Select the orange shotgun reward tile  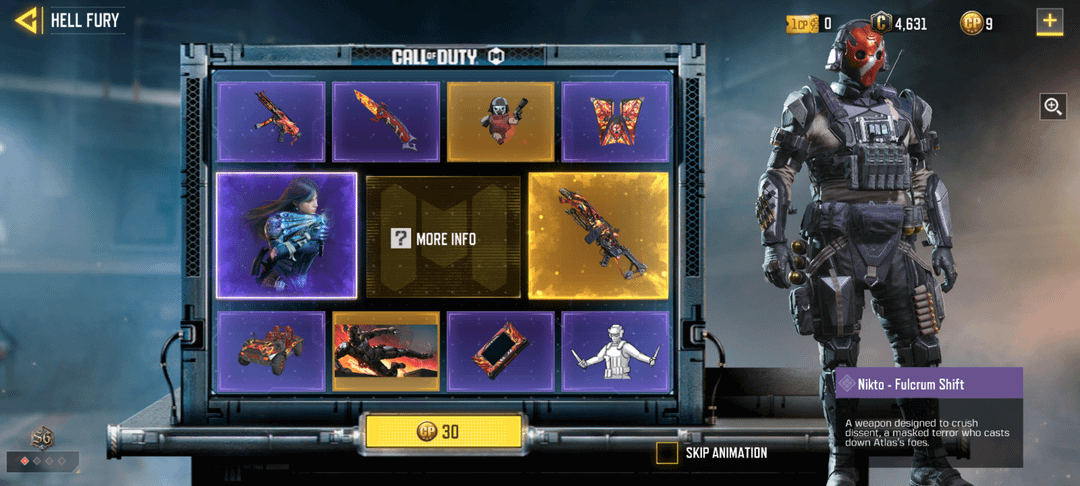(385, 121)
